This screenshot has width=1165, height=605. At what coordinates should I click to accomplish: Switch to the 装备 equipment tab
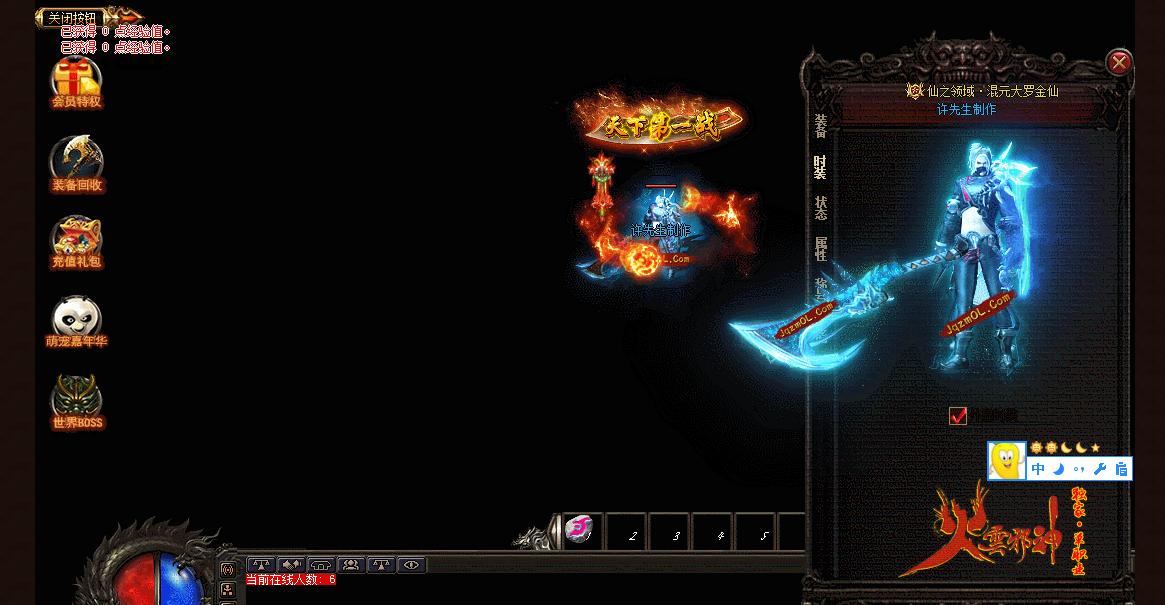pos(820,125)
